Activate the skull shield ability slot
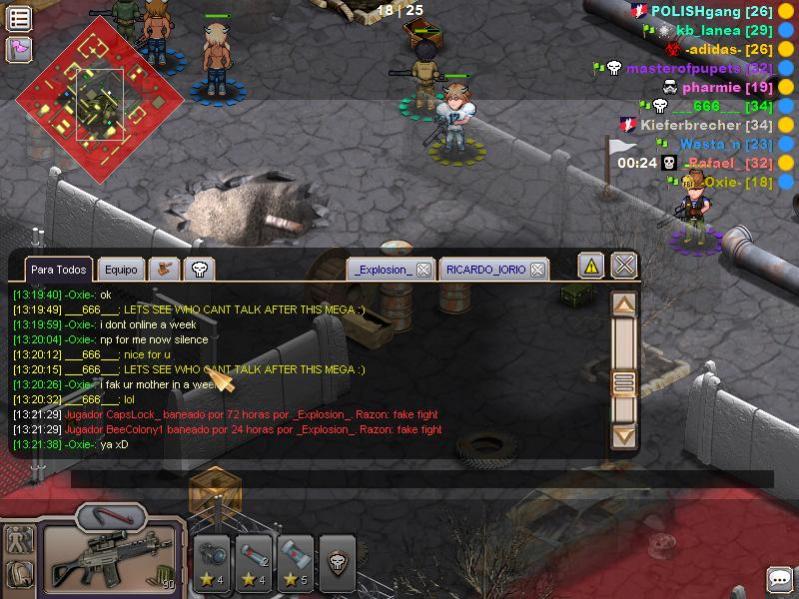This screenshot has width=799, height=599. (340, 564)
